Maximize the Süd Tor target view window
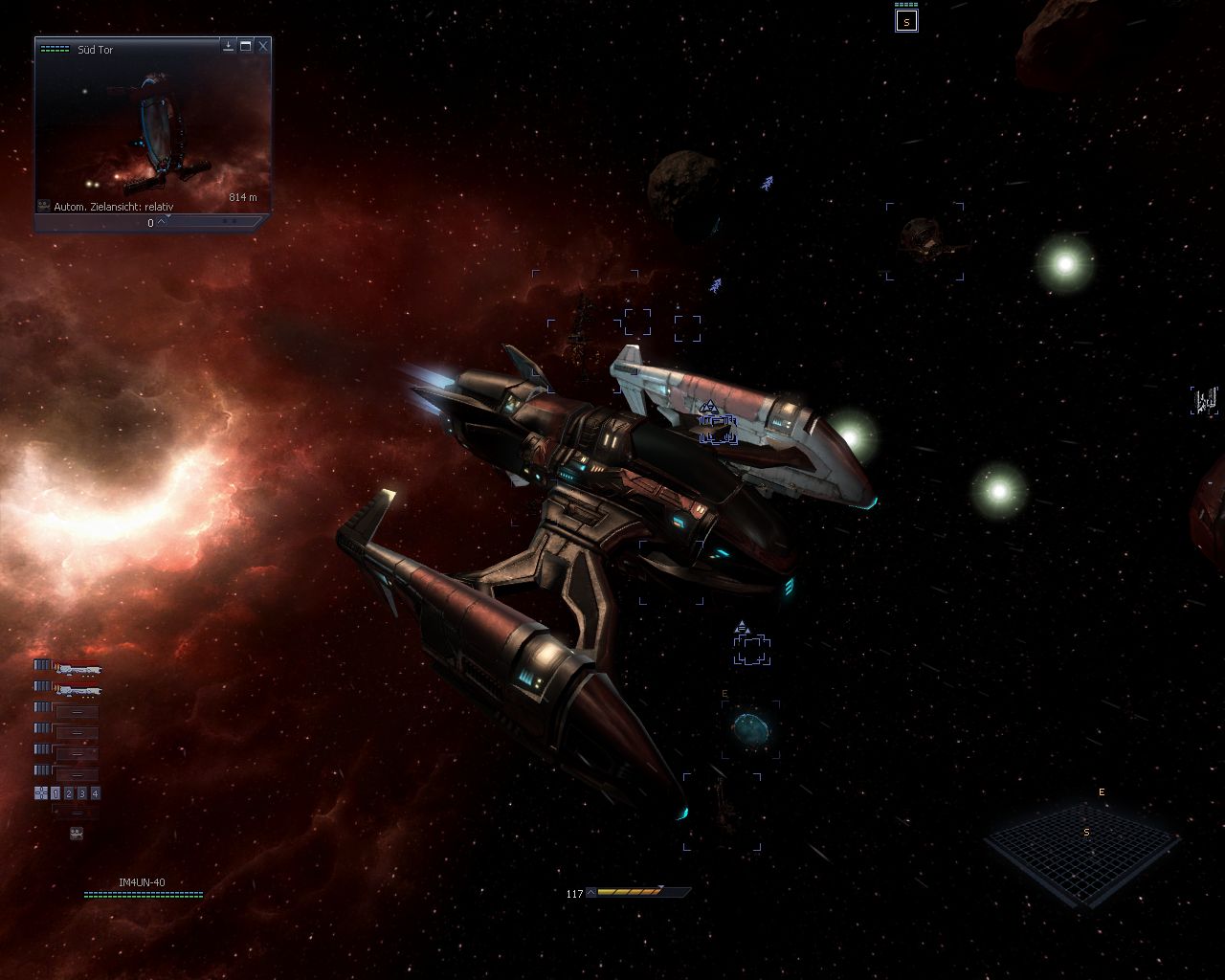1225x980 pixels. pyautogui.click(x=246, y=46)
